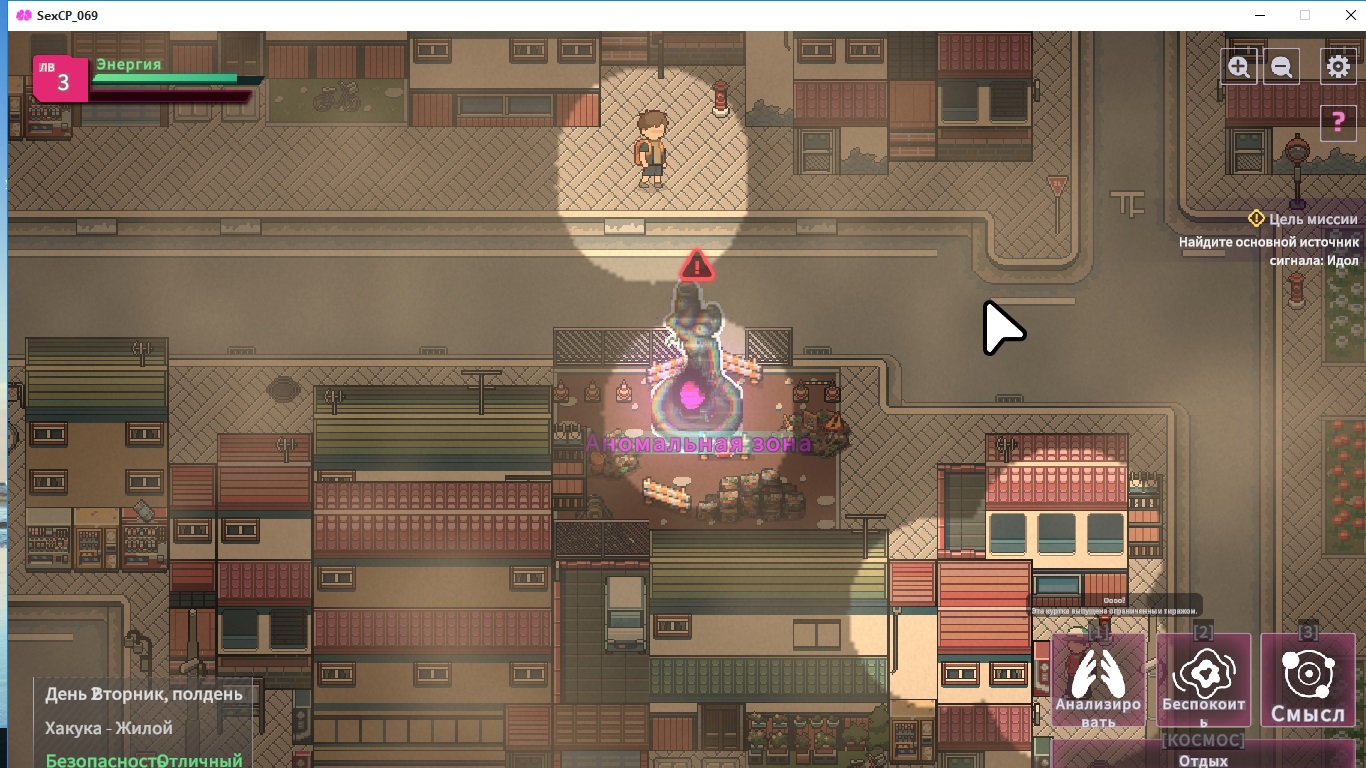Screen dimensions: 1366x768
Task: Close the game window
Action: coord(1346,15)
